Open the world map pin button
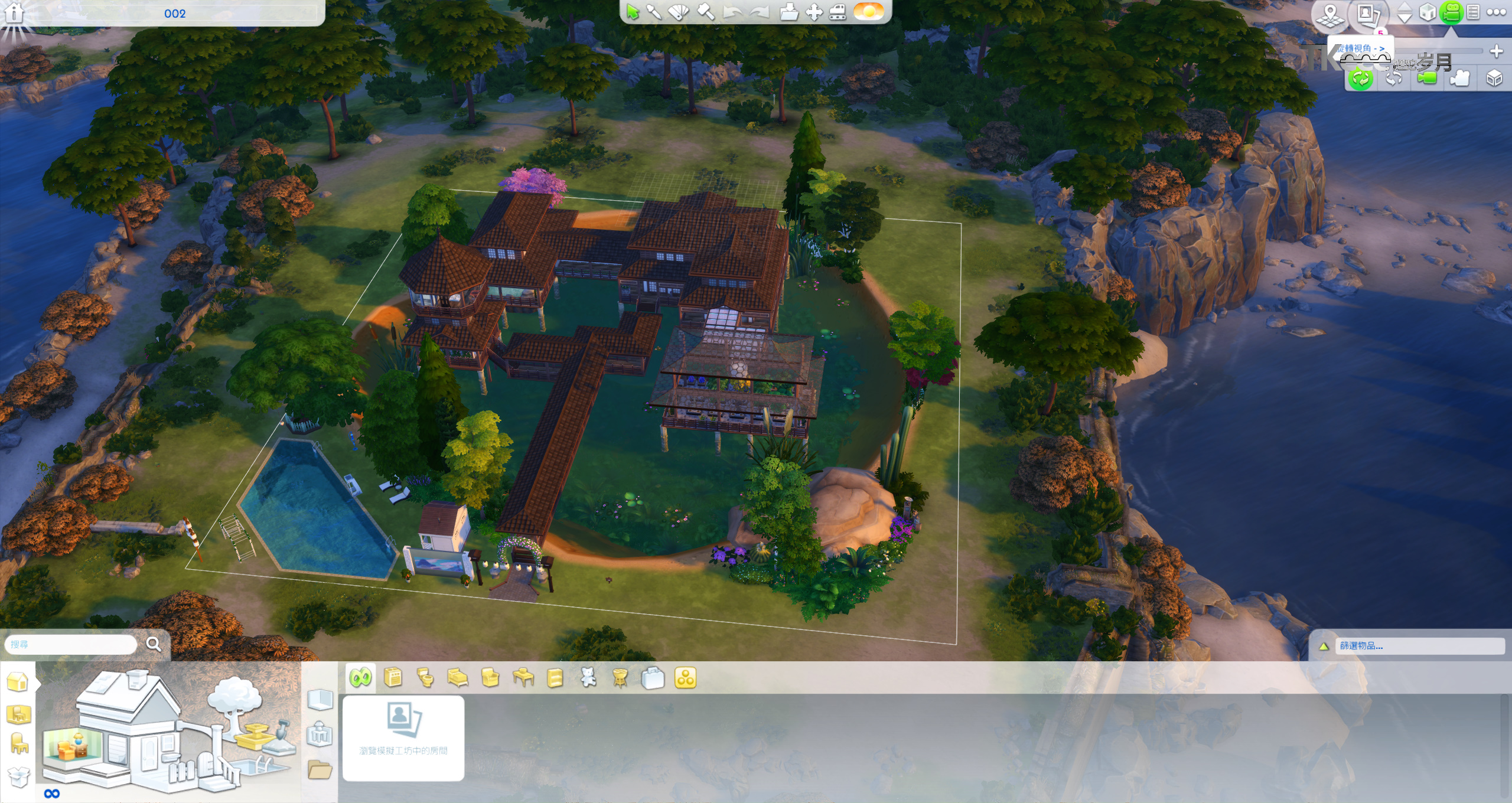This screenshot has width=1512, height=803. pos(1330,14)
